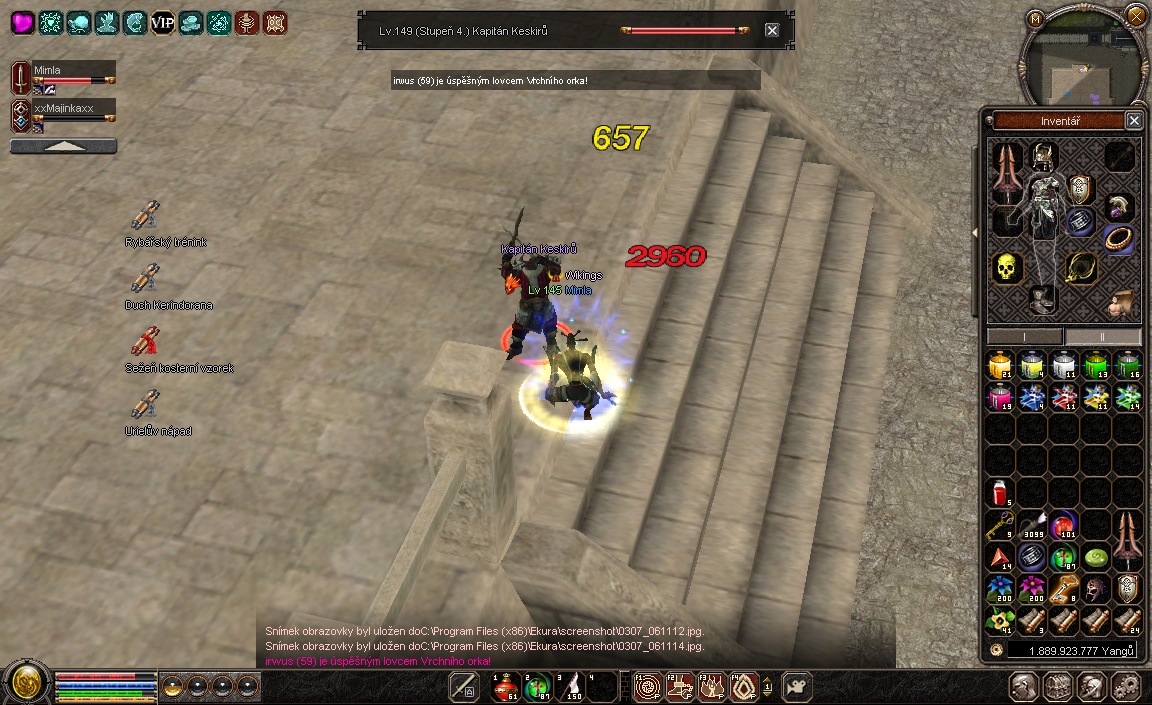Switch to inventory page II
This screenshot has height=705, width=1152.
click(x=1102, y=337)
